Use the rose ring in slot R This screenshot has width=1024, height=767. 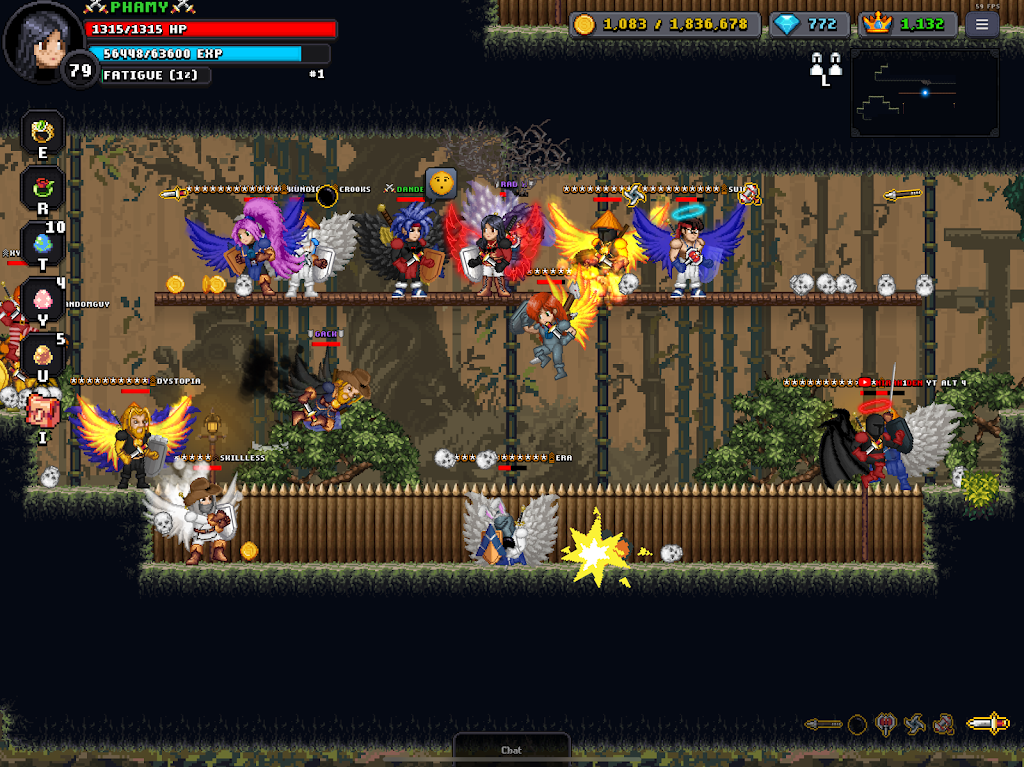coord(43,187)
